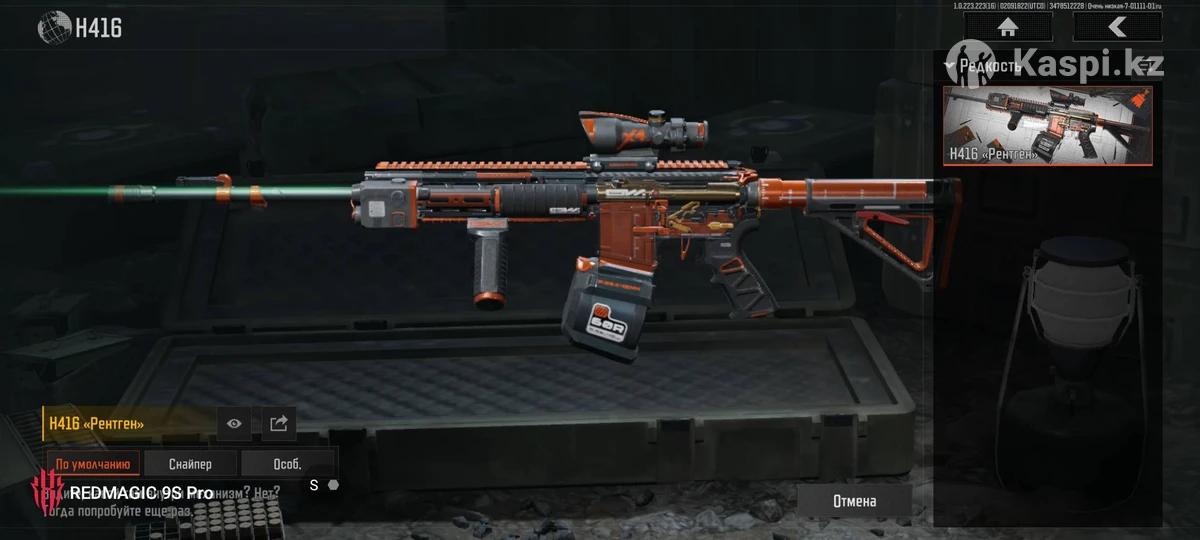This screenshot has width=1200, height=540.
Task: Choose the Снайпер tab
Action: click(190, 464)
